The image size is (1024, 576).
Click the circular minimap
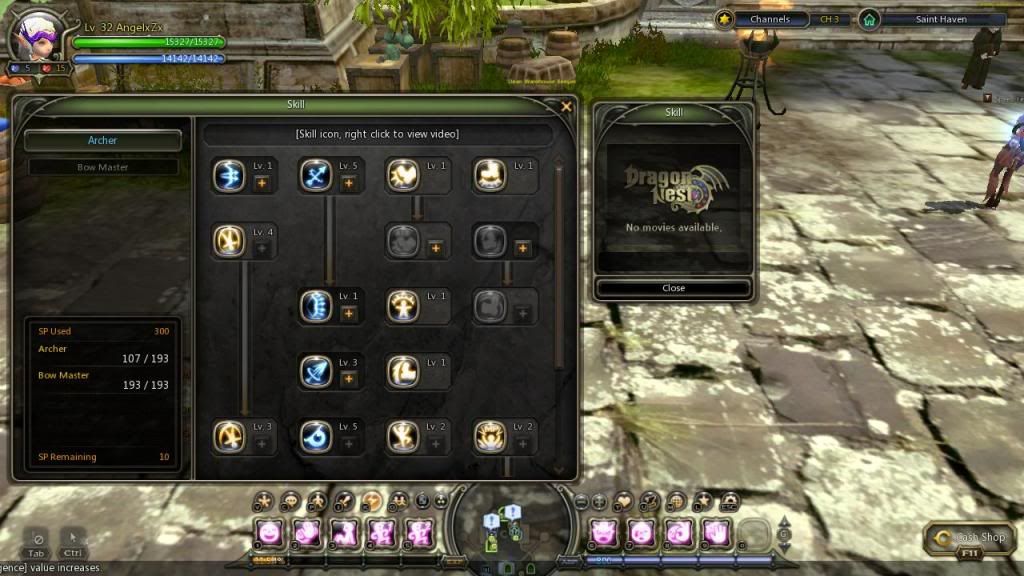click(x=511, y=525)
